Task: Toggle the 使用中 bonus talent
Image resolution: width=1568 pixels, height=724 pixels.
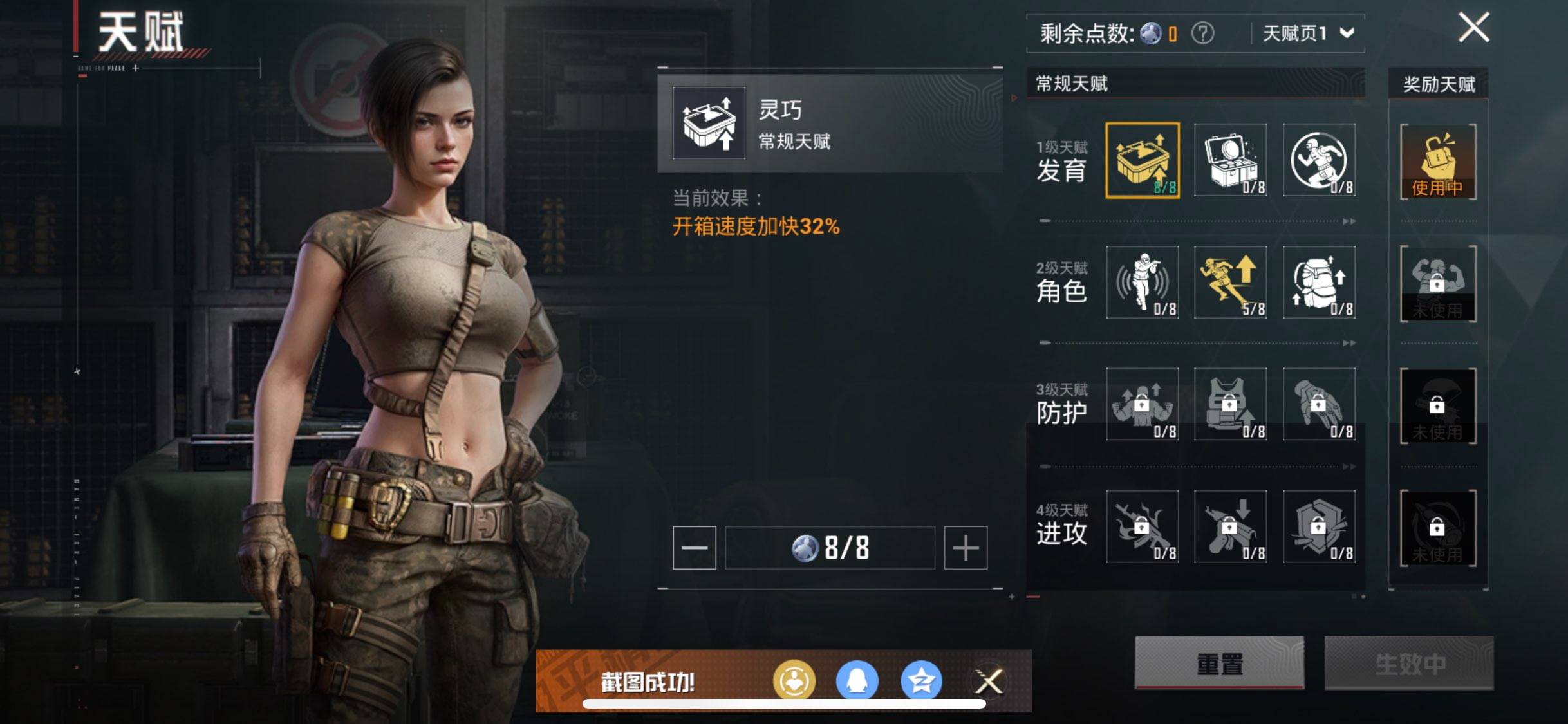Action: [1438, 162]
